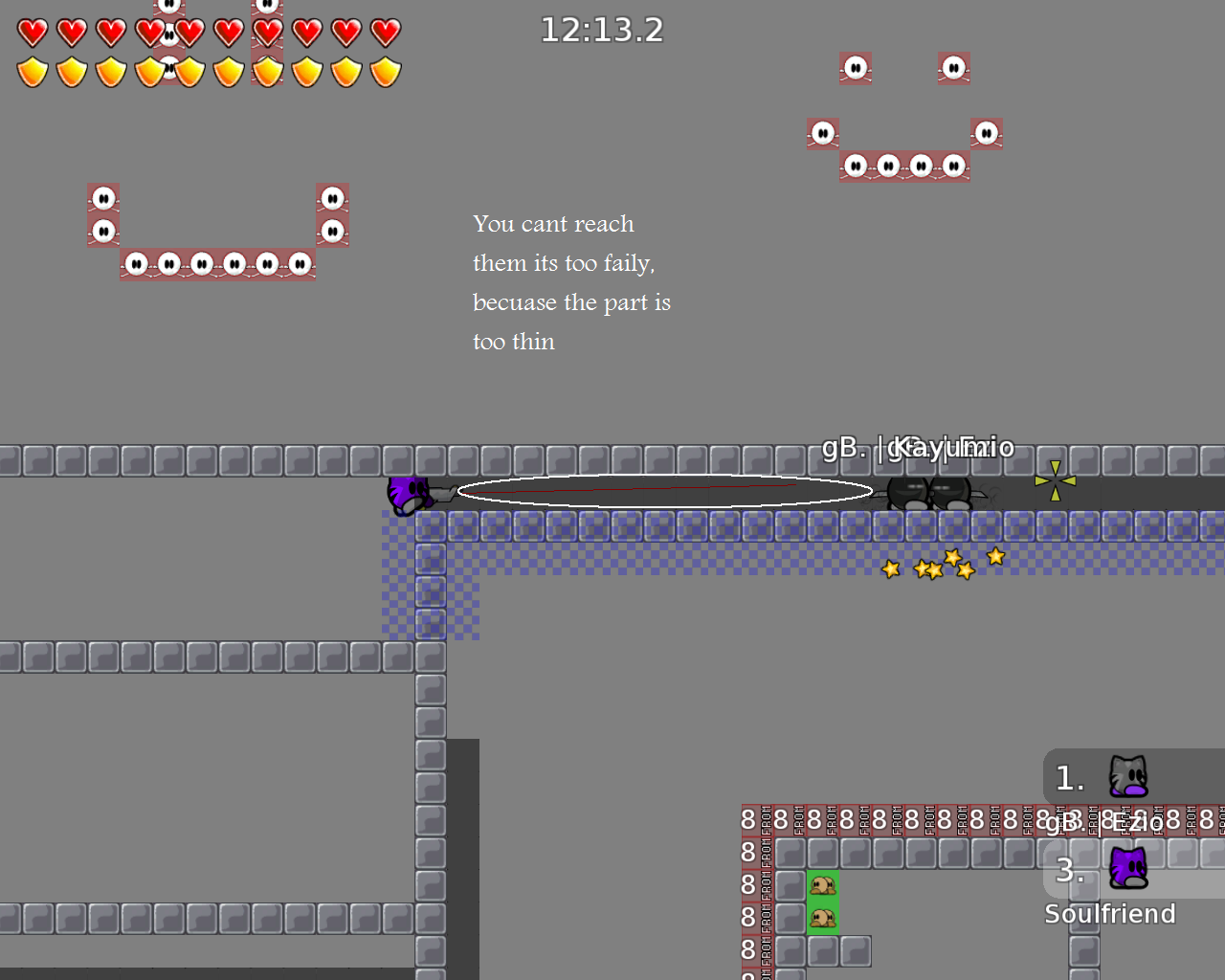Select the name gB. | Ezio on the scoreboard
Image resolution: width=1225 pixels, height=980 pixels.
tap(1105, 822)
